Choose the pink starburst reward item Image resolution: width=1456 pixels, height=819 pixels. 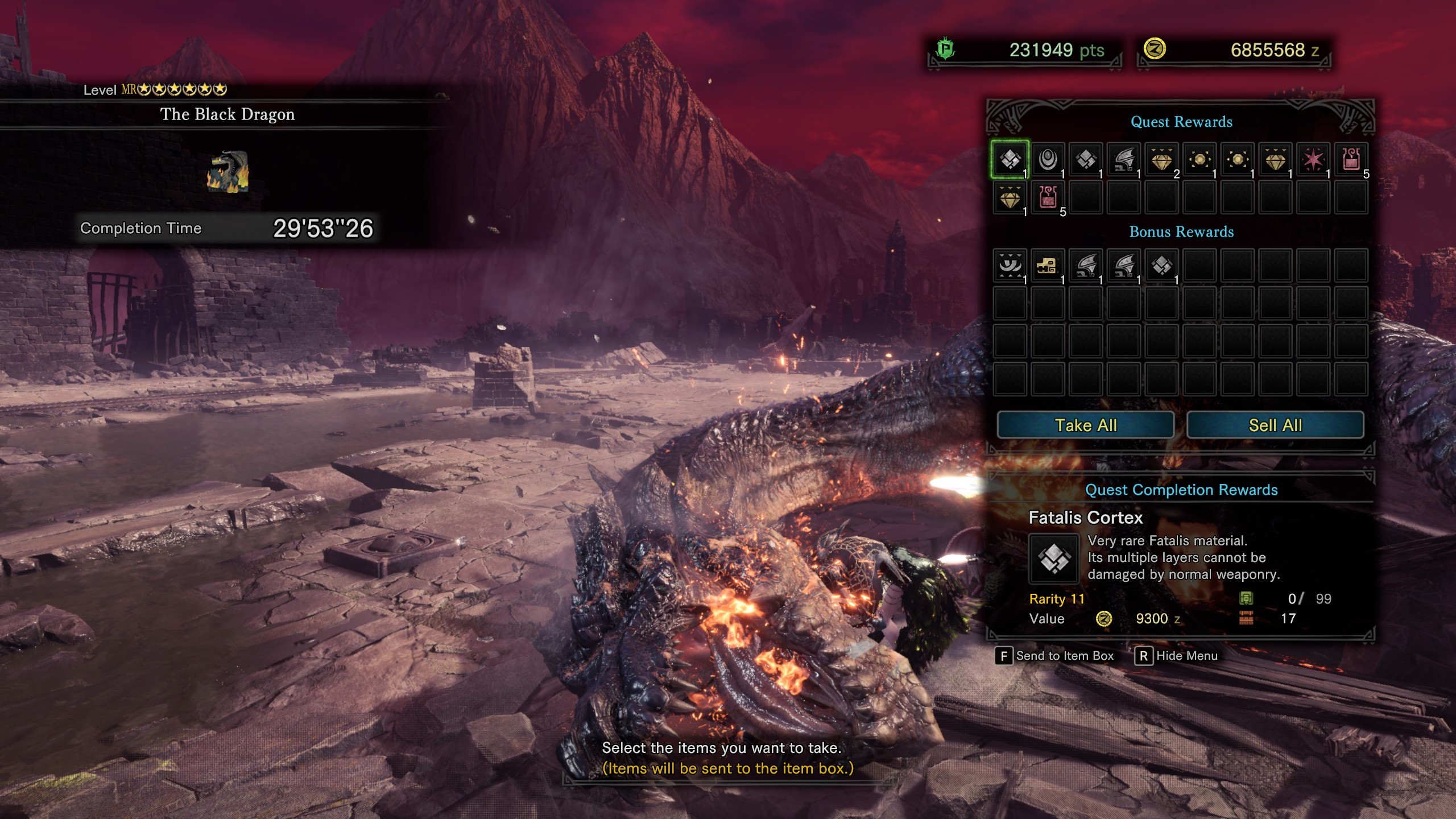click(x=1313, y=160)
